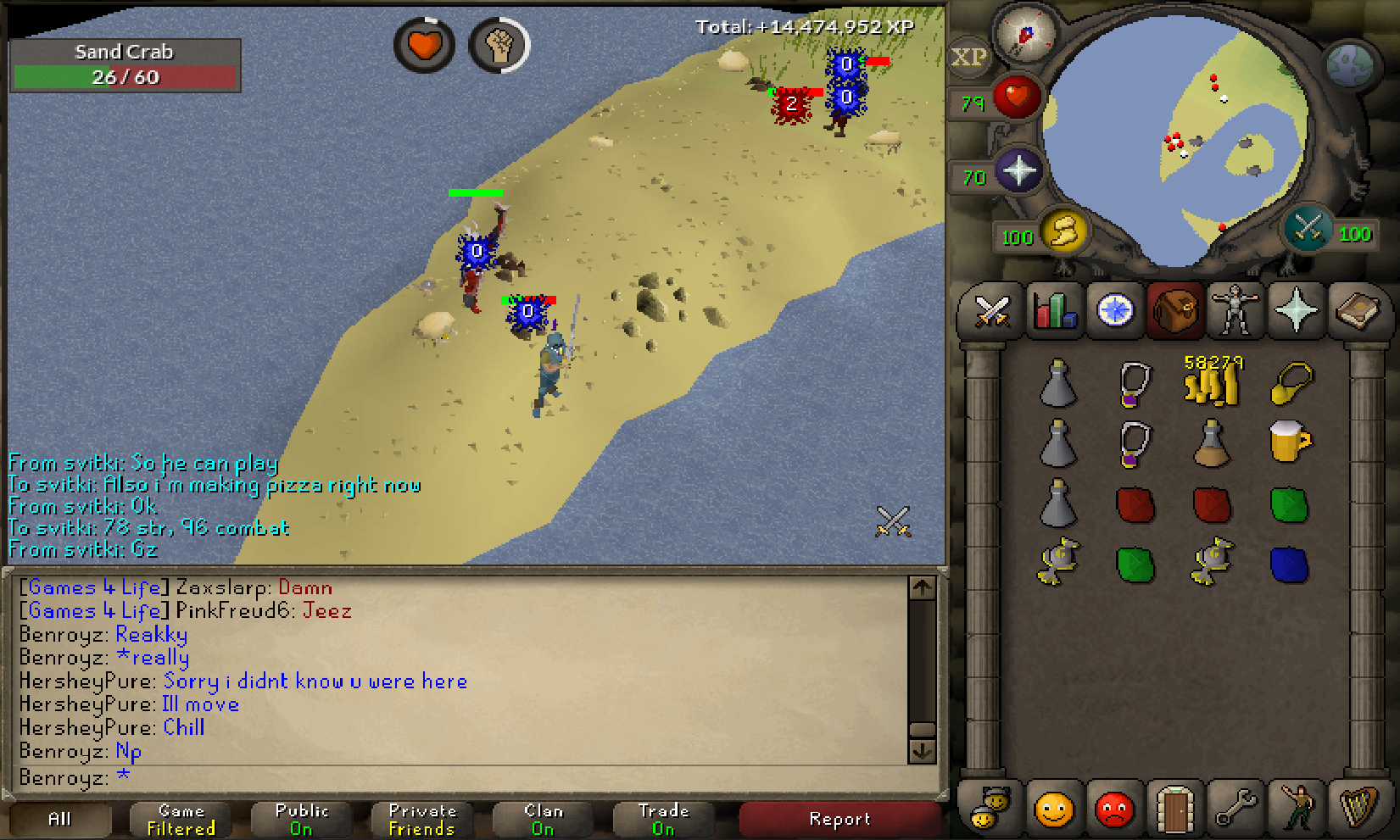Select the Private chat tab
This screenshot has width=1400, height=840.
click(422, 819)
